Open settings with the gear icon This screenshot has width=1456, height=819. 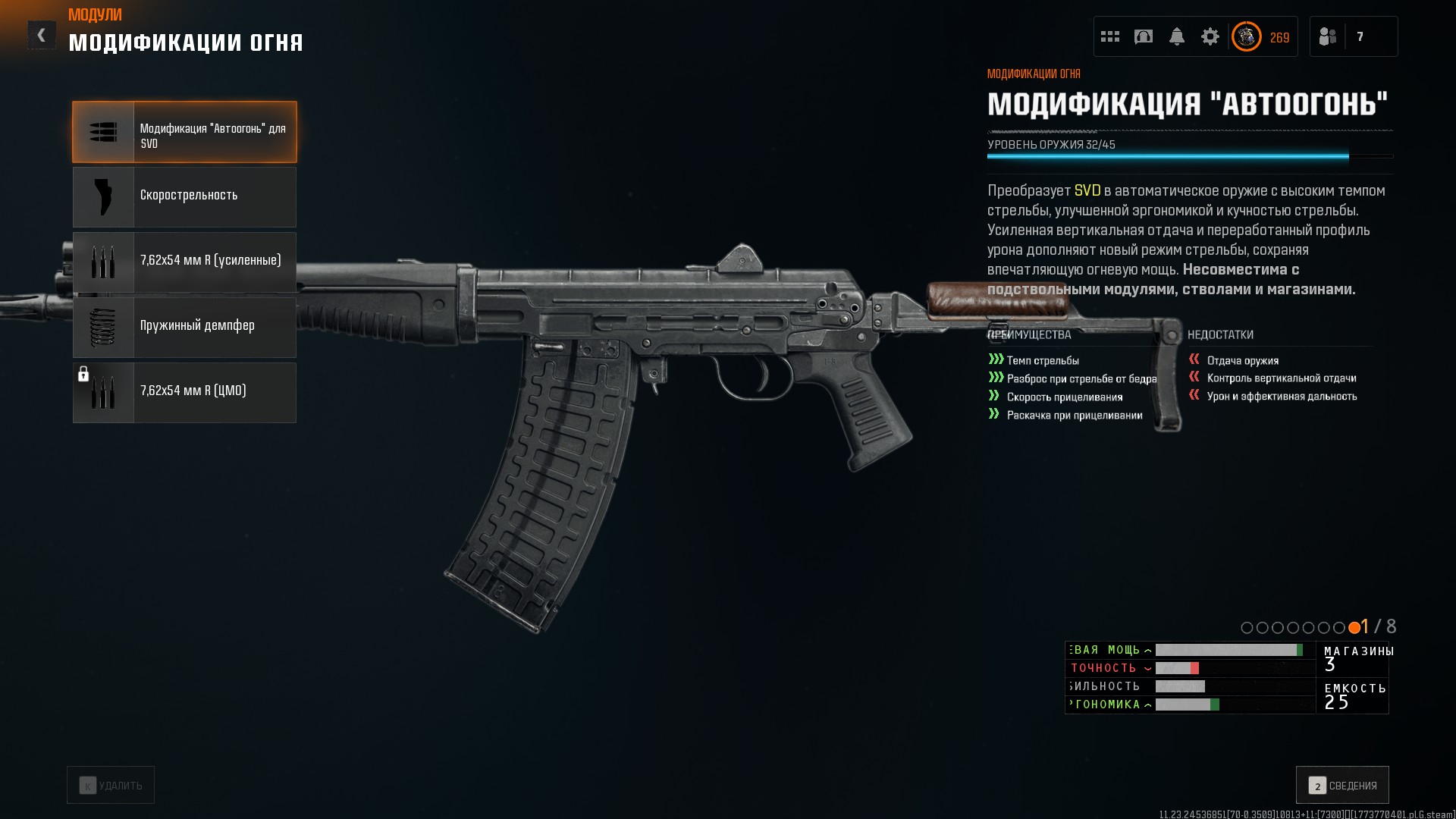click(x=1210, y=36)
